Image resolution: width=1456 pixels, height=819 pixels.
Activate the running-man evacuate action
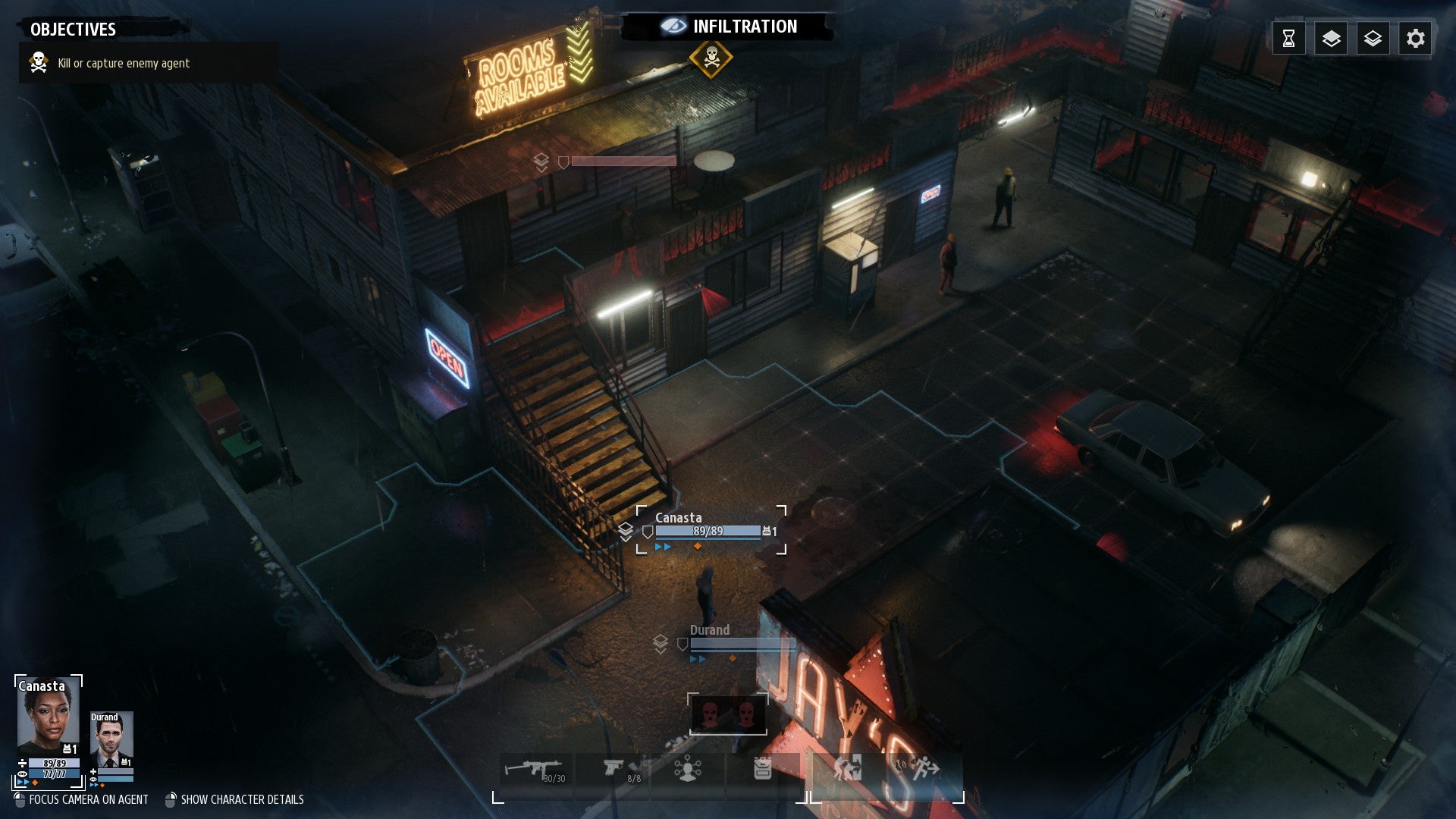pyautogui.click(x=924, y=769)
